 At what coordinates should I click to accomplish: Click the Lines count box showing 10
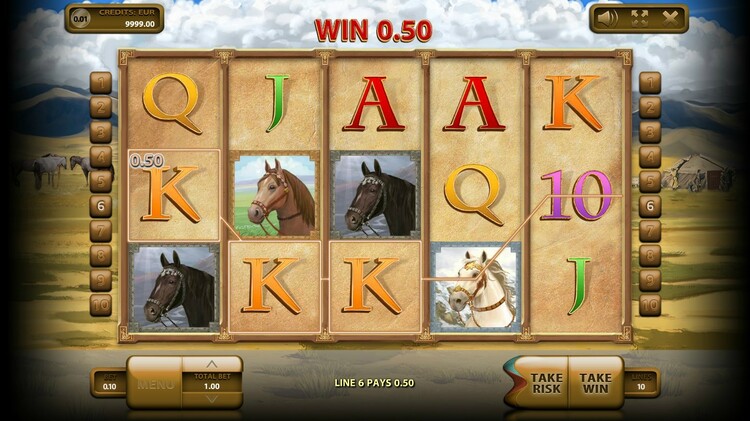click(639, 385)
